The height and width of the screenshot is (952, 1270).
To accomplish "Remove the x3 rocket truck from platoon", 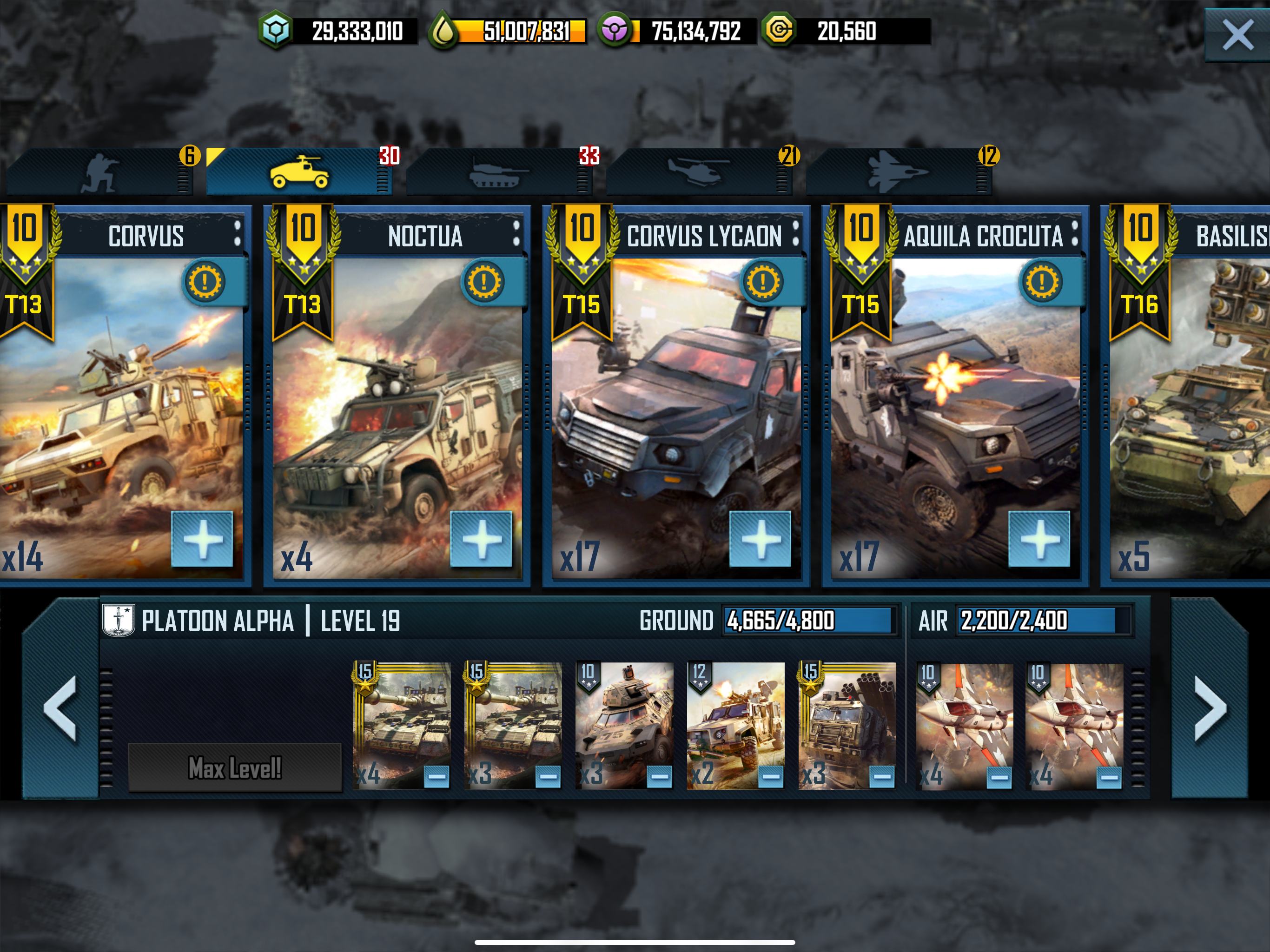I will pyautogui.click(x=882, y=777).
